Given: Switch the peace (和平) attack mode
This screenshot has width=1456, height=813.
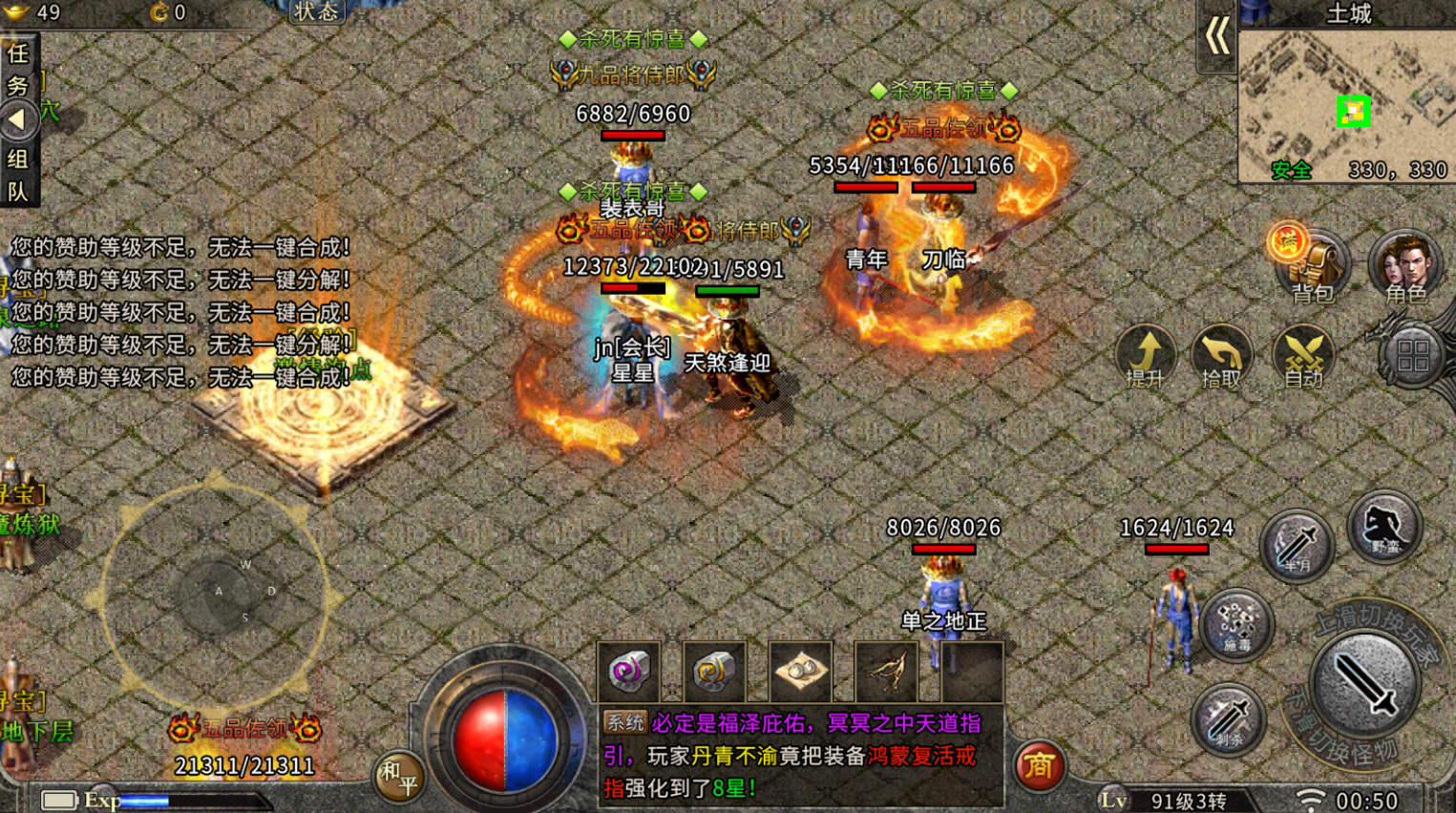Looking at the screenshot, I should pos(398,775).
